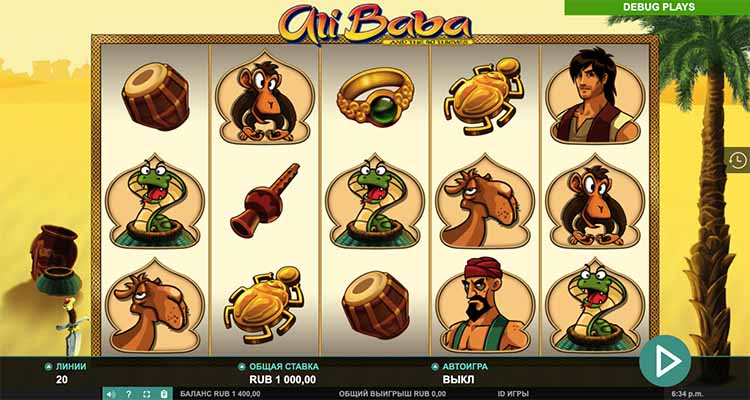Viewport: 750px width, 400px height.
Task: Open the lines (ЛИНИИ) selector
Action: coord(50,367)
